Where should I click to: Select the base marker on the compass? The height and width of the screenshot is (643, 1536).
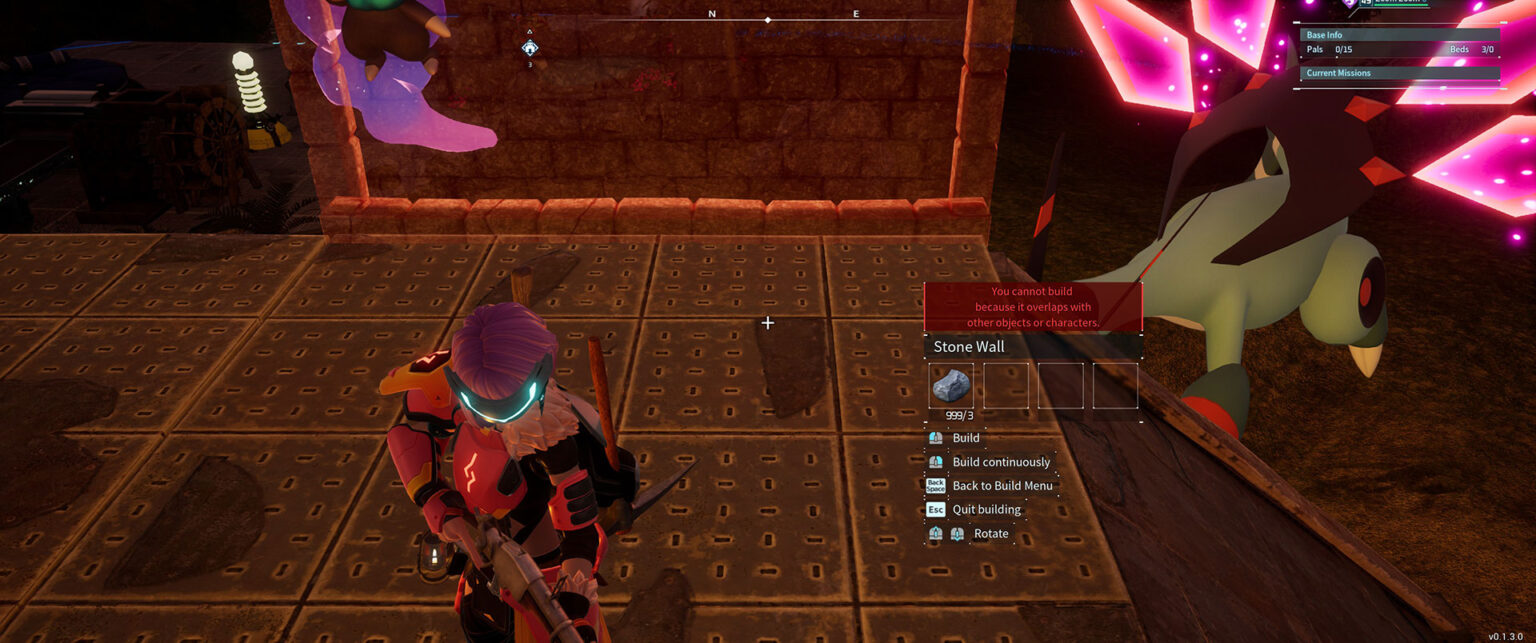(x=530, y=47)
